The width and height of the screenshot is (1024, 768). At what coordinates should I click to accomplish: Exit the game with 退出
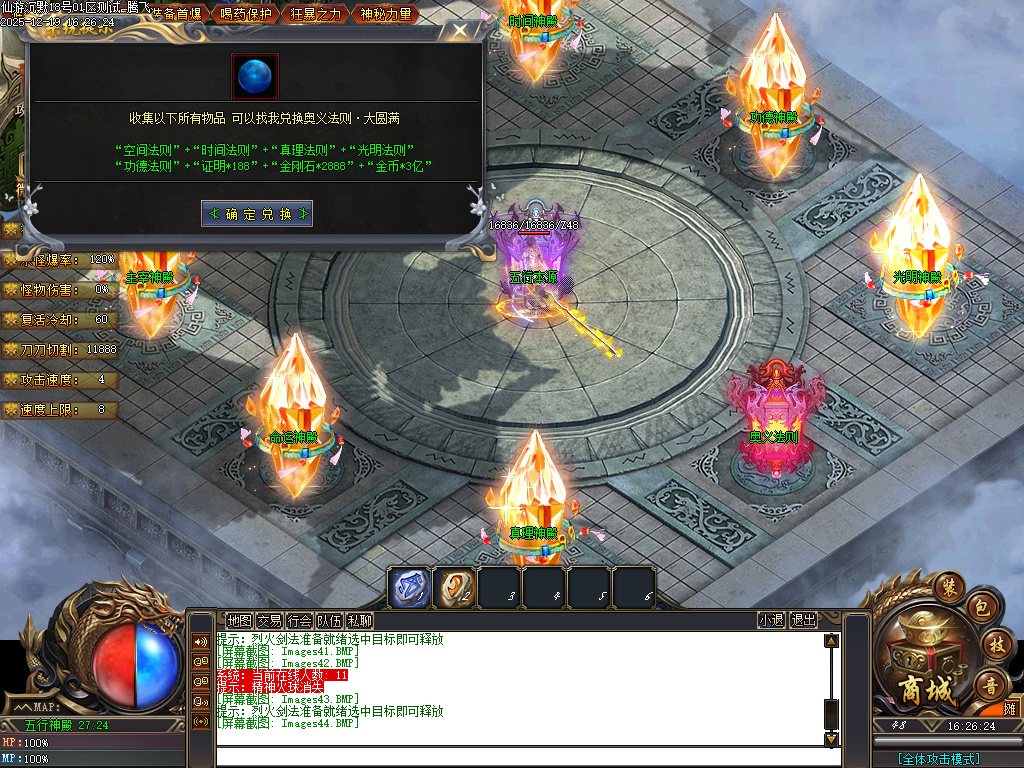(x=803, y=620)
